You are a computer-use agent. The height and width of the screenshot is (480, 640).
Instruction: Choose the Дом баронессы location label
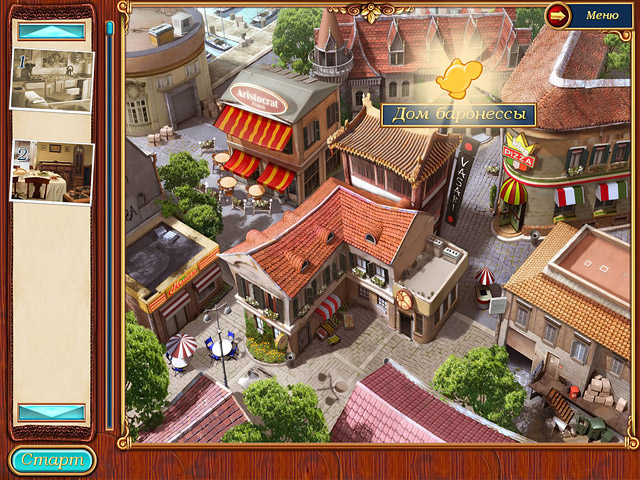(x=458, y=114)
